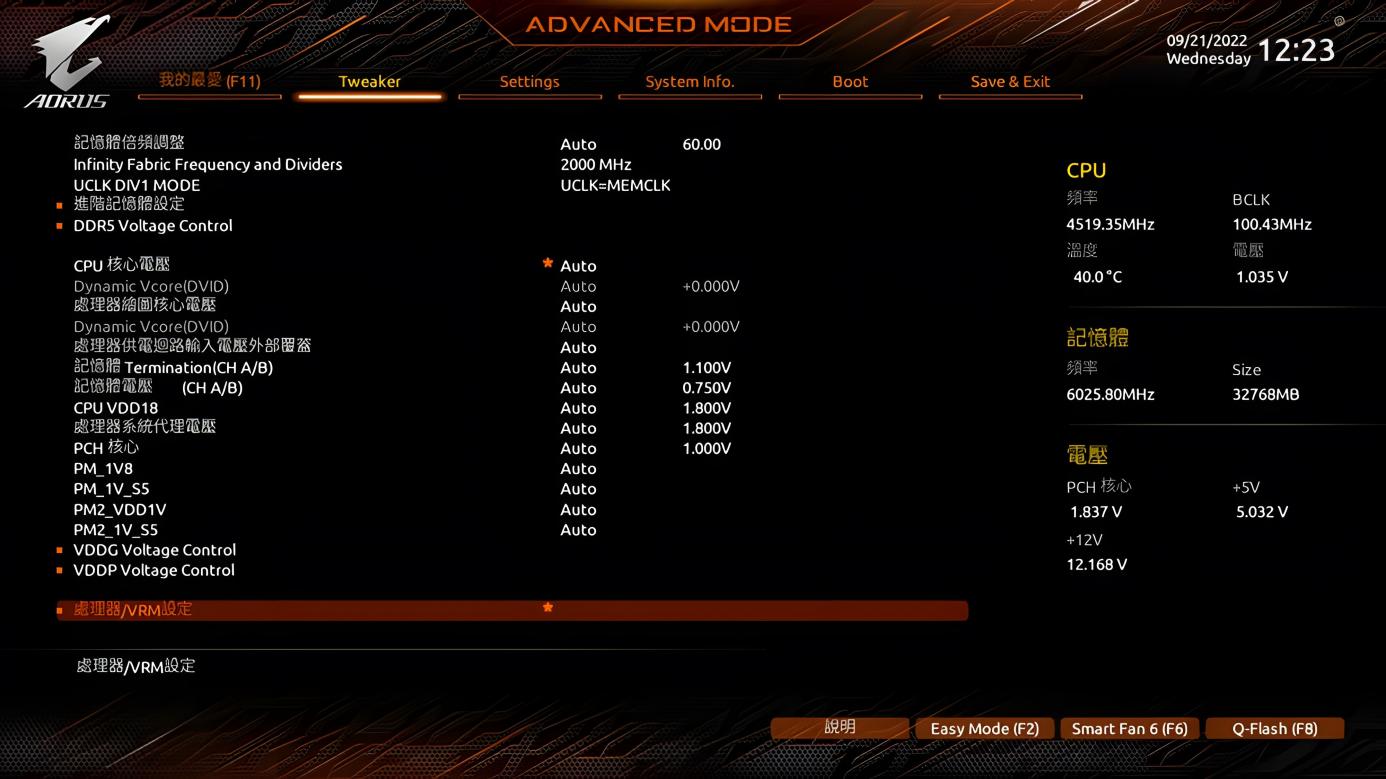Click the star marker on 處理器/VRM設定 row
1386x779 pixels.
pyautogui.click(x=547, y=608)
